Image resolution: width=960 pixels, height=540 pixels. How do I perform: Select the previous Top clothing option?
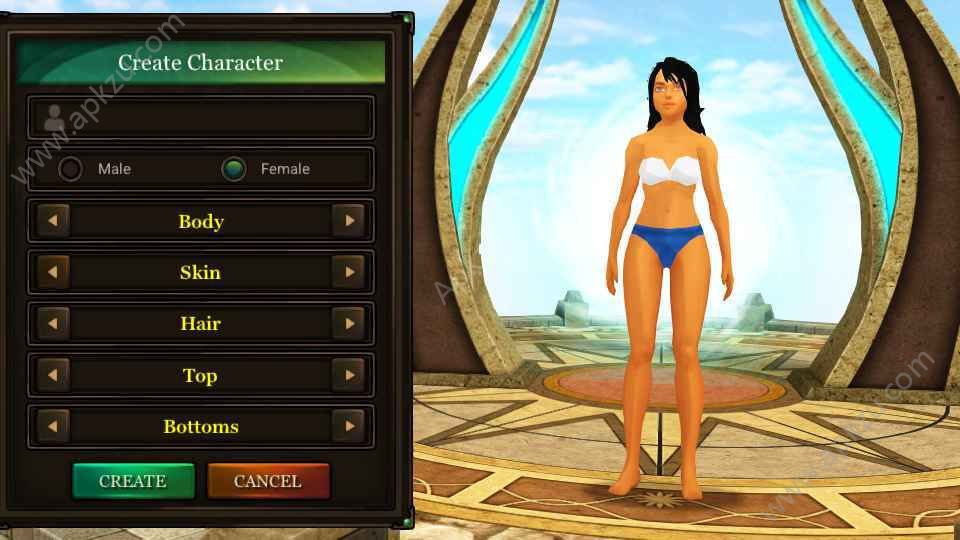[53, 376]
